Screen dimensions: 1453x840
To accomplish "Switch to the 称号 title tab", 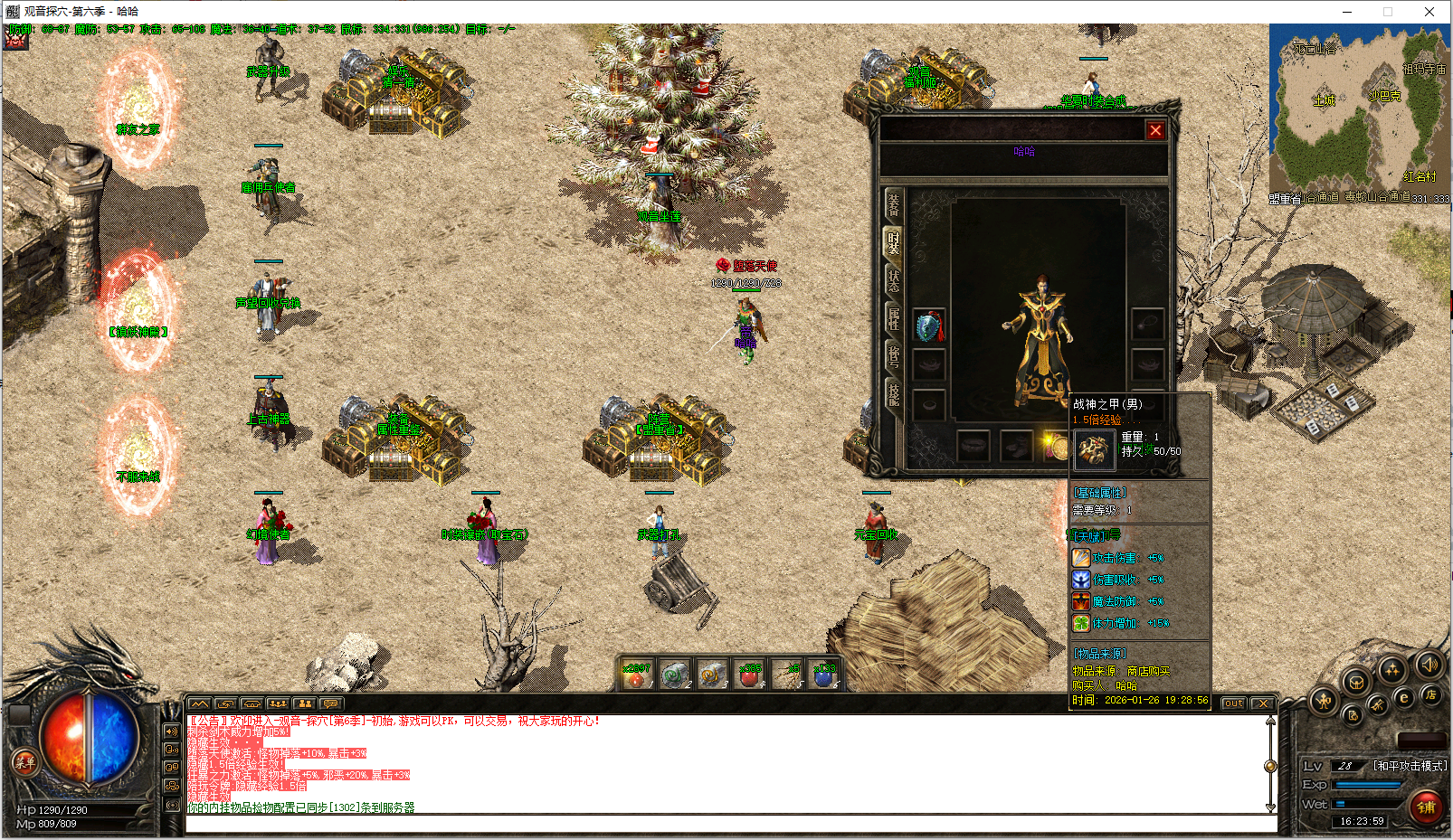I will [x=894, y=355].
